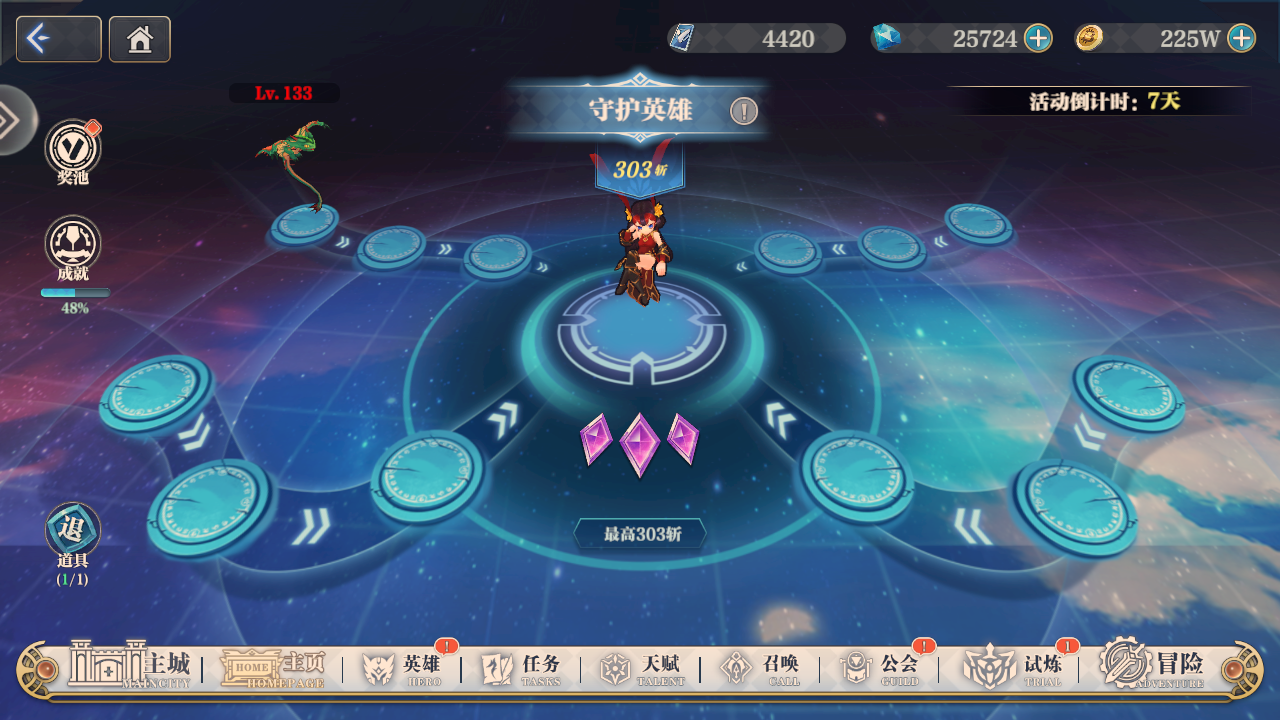Click the back arrow button
This screenshot has width=1280, height=720.
coord(57,39)
